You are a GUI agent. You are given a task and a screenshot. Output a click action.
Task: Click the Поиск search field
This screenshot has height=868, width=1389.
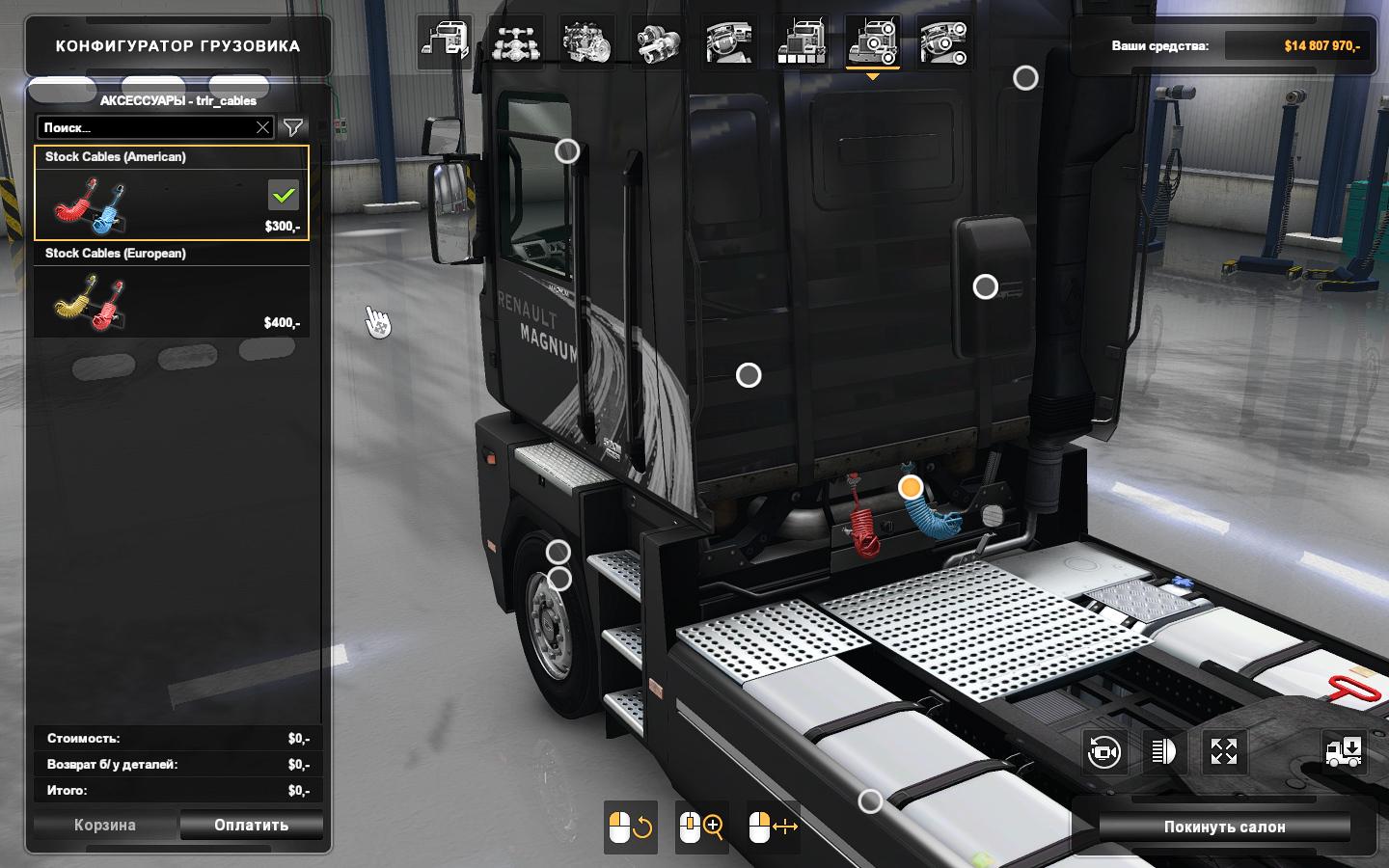tap(145, 127)
